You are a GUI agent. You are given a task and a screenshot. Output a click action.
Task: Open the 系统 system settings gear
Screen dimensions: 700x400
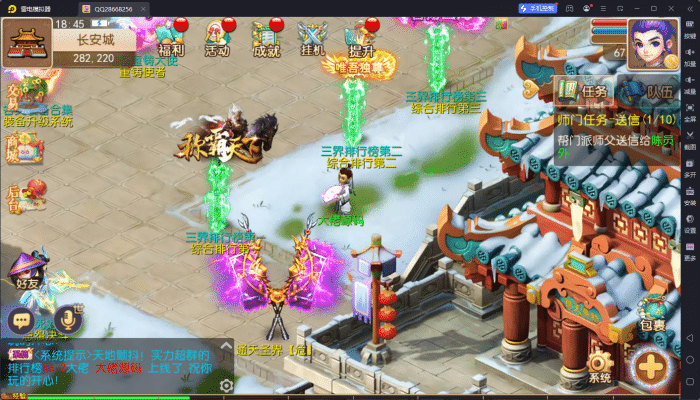click(600, 366)
